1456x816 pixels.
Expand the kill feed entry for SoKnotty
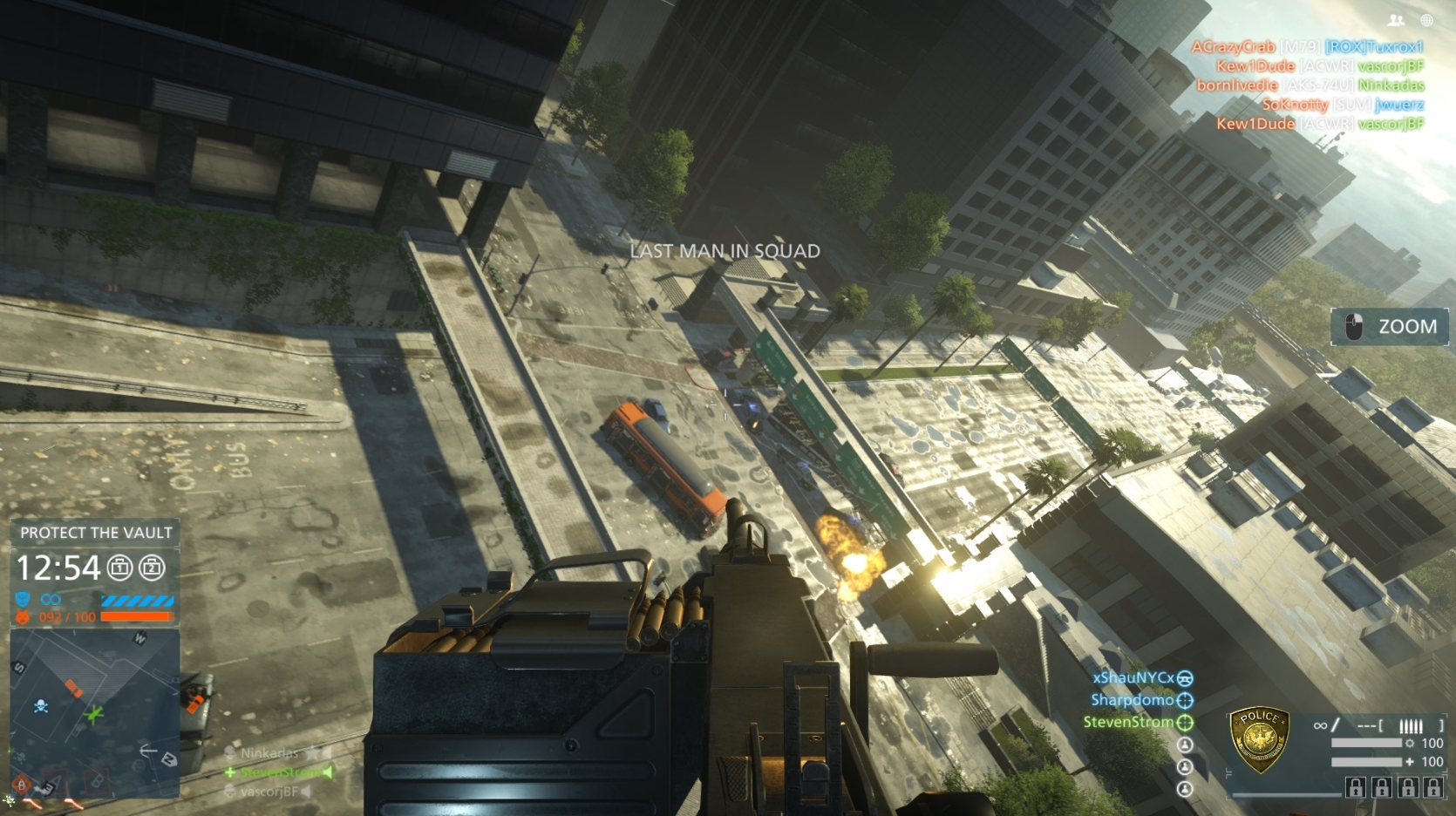pos(1297,105)
